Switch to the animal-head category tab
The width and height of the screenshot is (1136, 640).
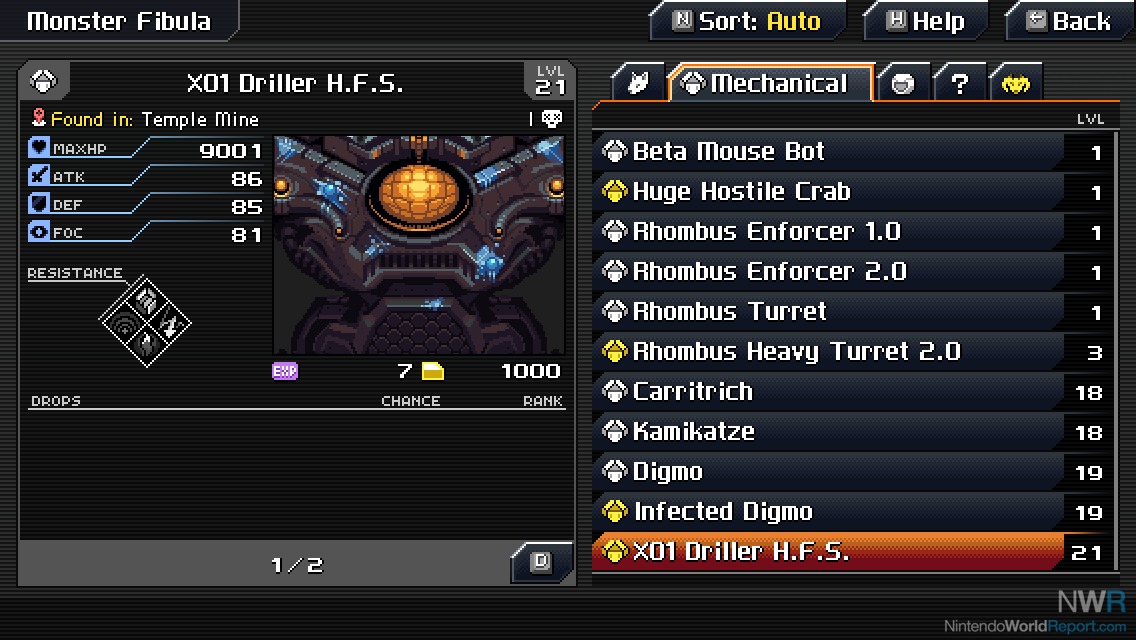(x=638, y=84)
